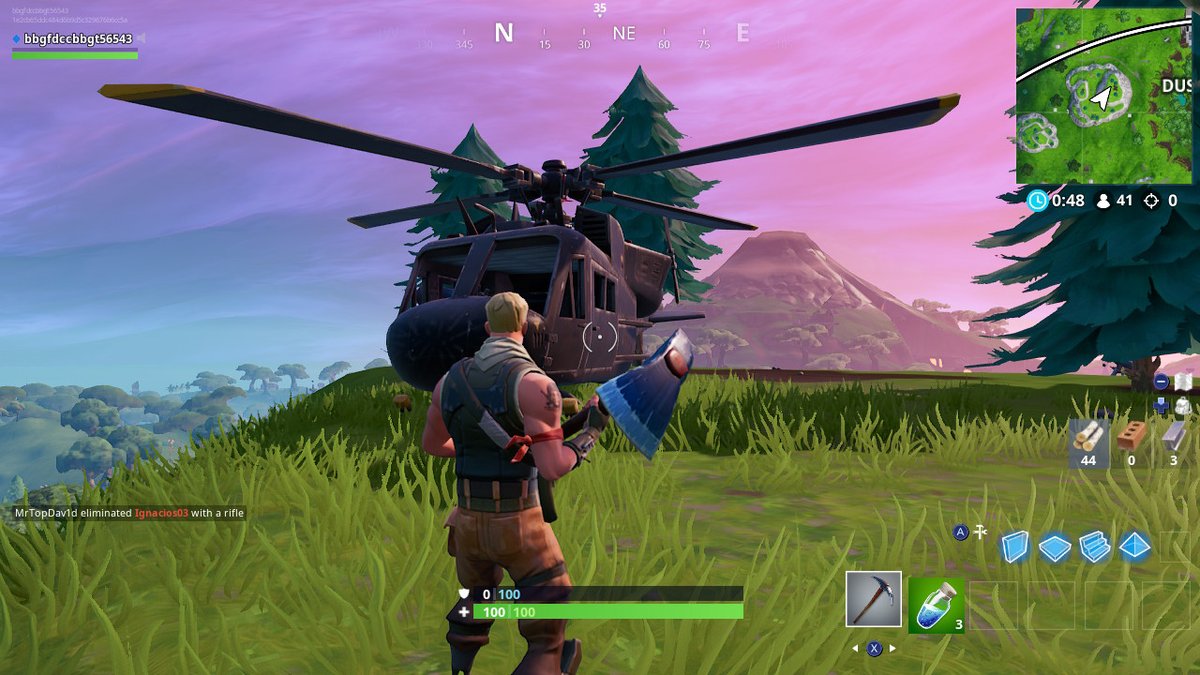1200x675 pixels.
Task: Choose the metal building material
Action: tap(1173, 437)
